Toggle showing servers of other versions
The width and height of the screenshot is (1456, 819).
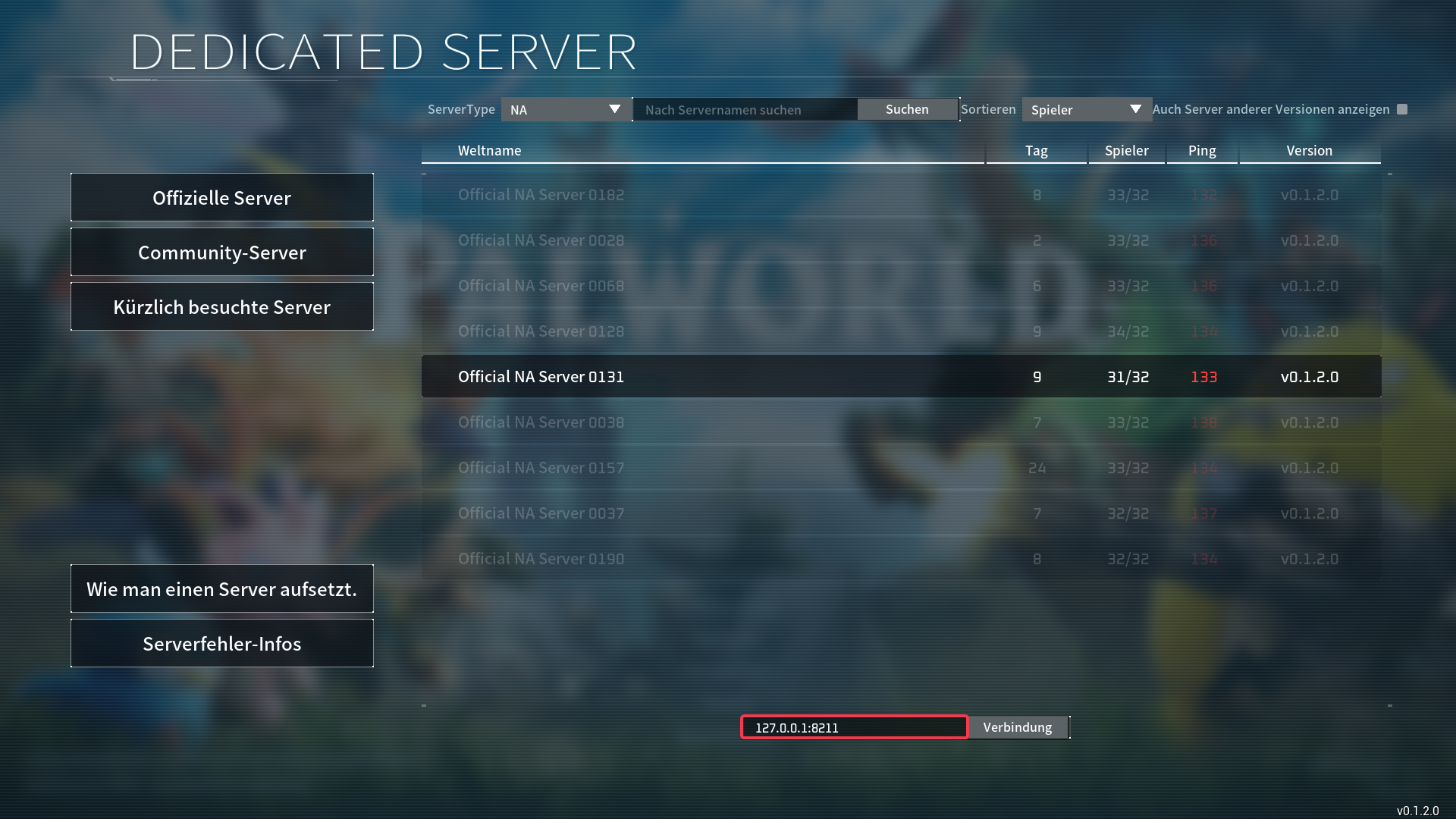tap(1402, 109)
